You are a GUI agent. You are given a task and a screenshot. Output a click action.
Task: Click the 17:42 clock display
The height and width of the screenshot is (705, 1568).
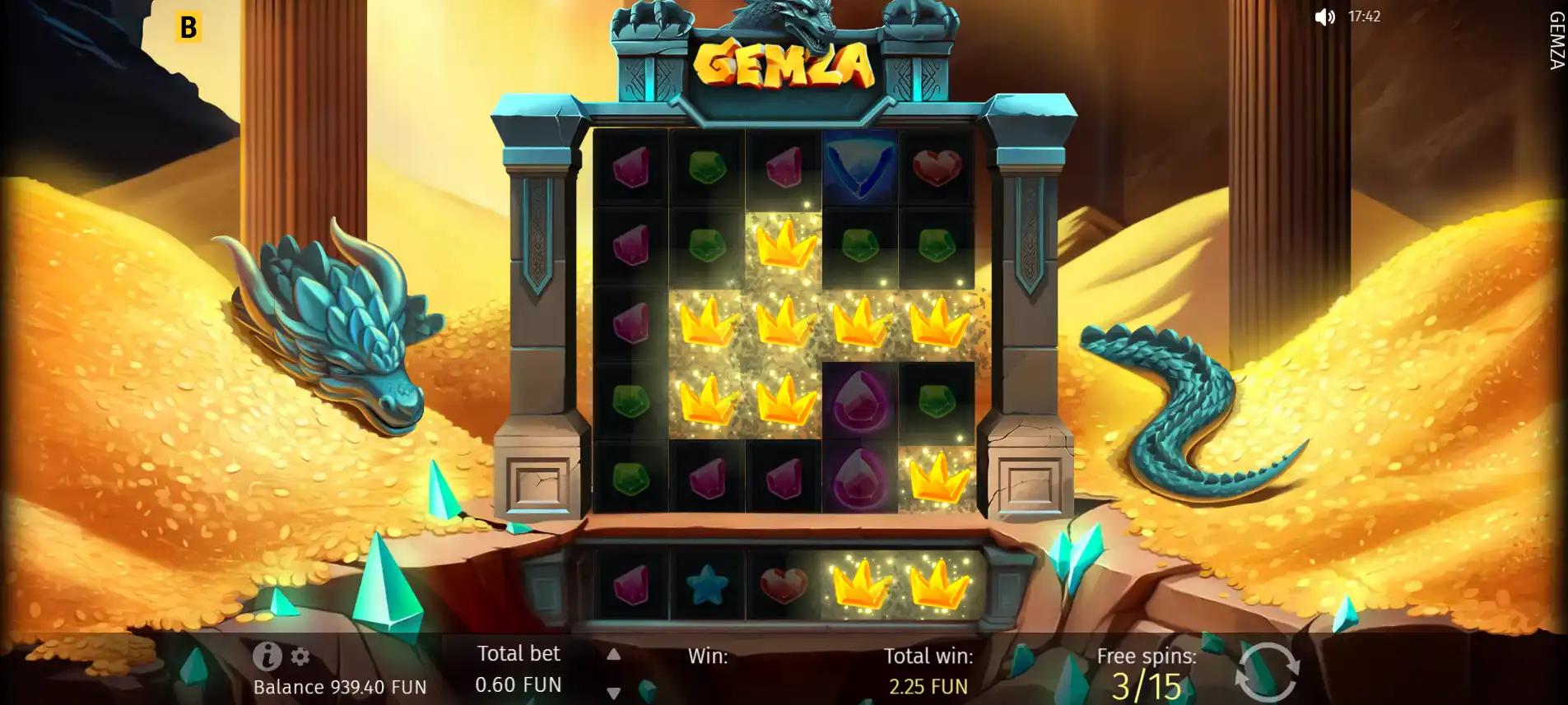tap(1364, 16)
